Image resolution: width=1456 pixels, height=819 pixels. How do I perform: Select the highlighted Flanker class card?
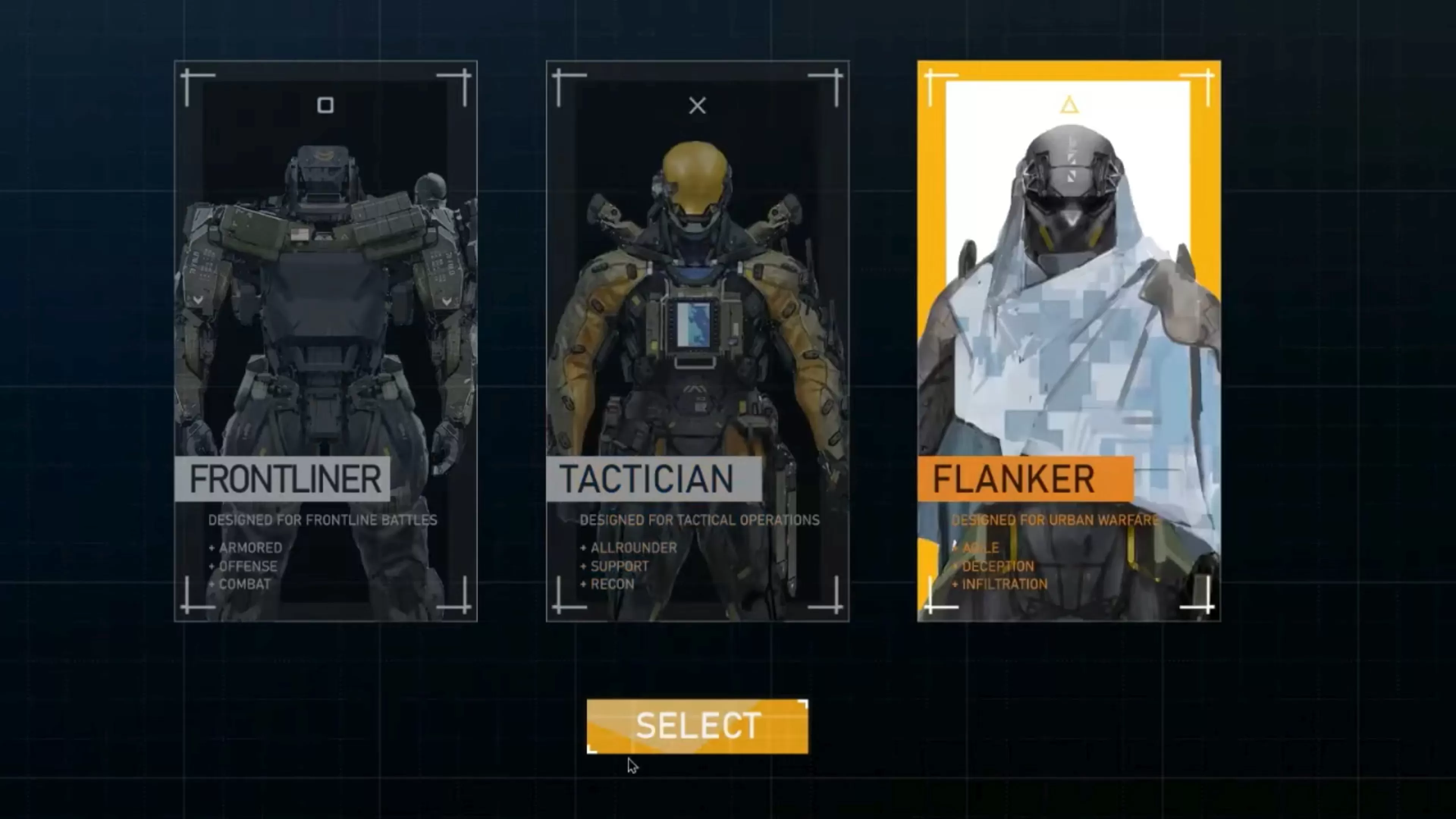(x=1068, y=340)
